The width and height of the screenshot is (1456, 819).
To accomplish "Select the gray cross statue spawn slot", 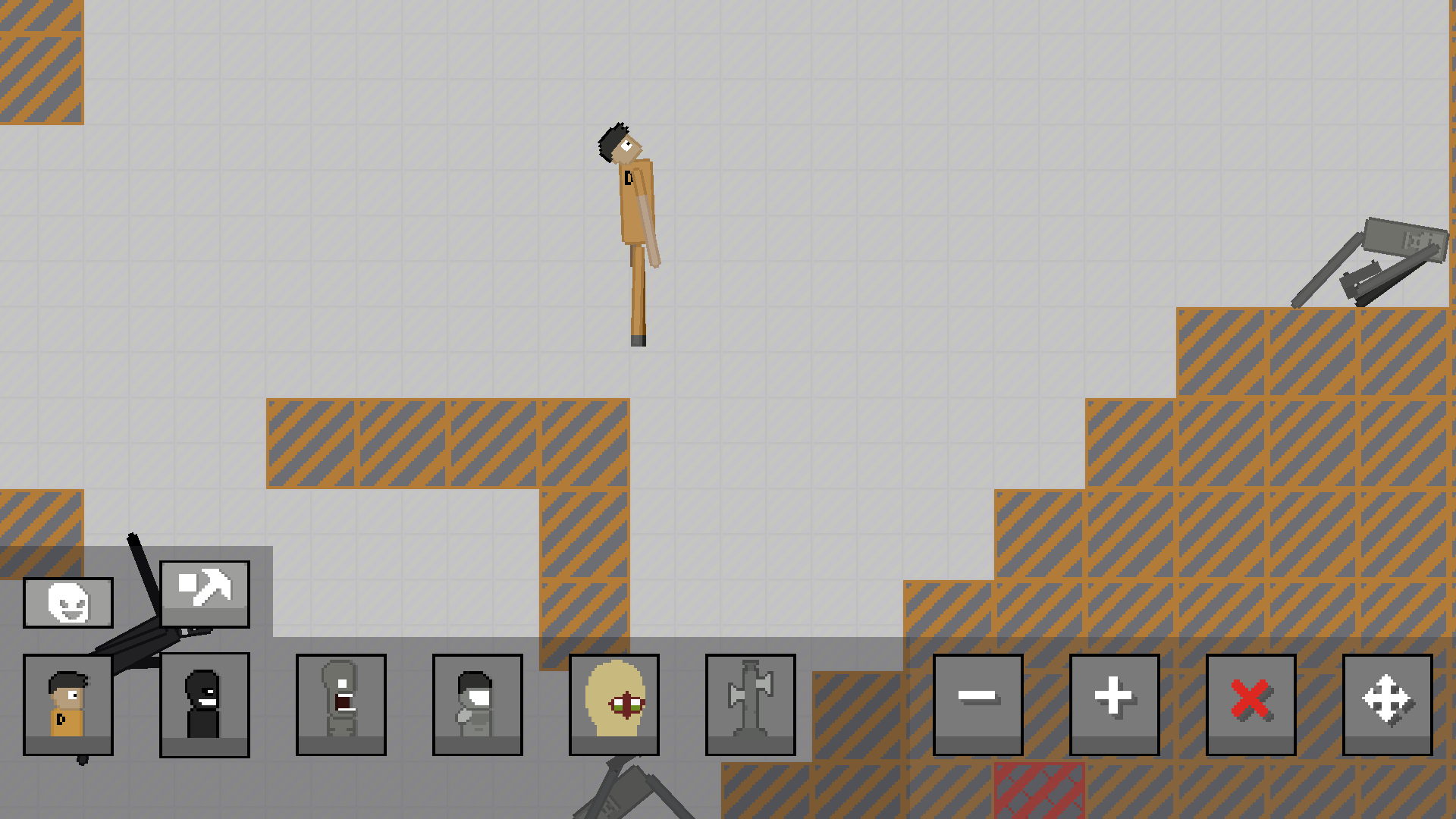I will point(750,704).
